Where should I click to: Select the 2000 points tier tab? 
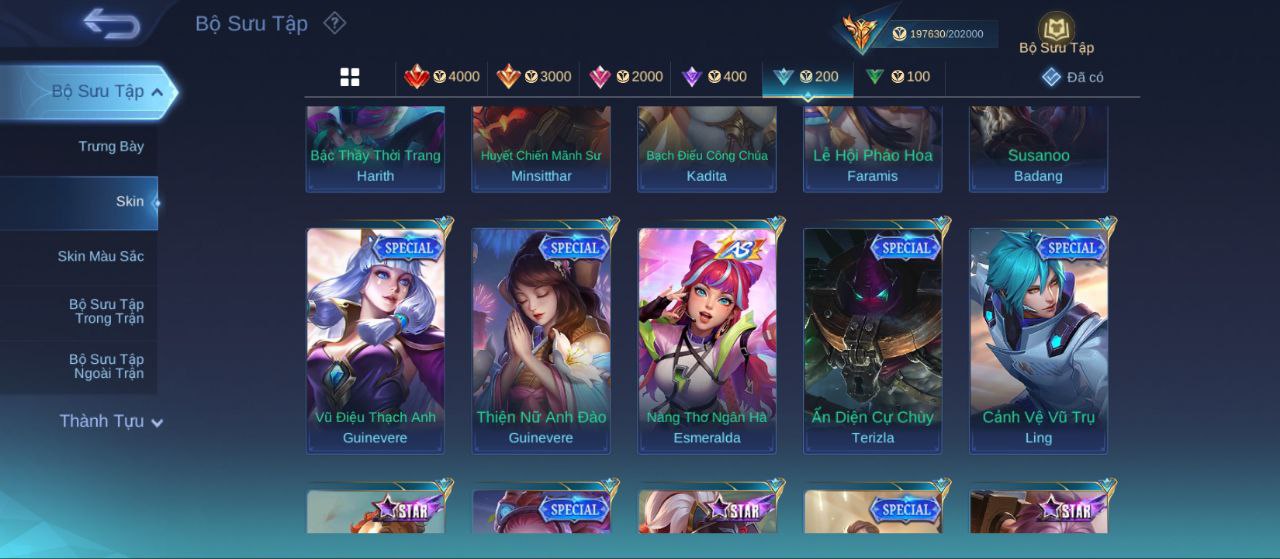click(x=627, y=77)
